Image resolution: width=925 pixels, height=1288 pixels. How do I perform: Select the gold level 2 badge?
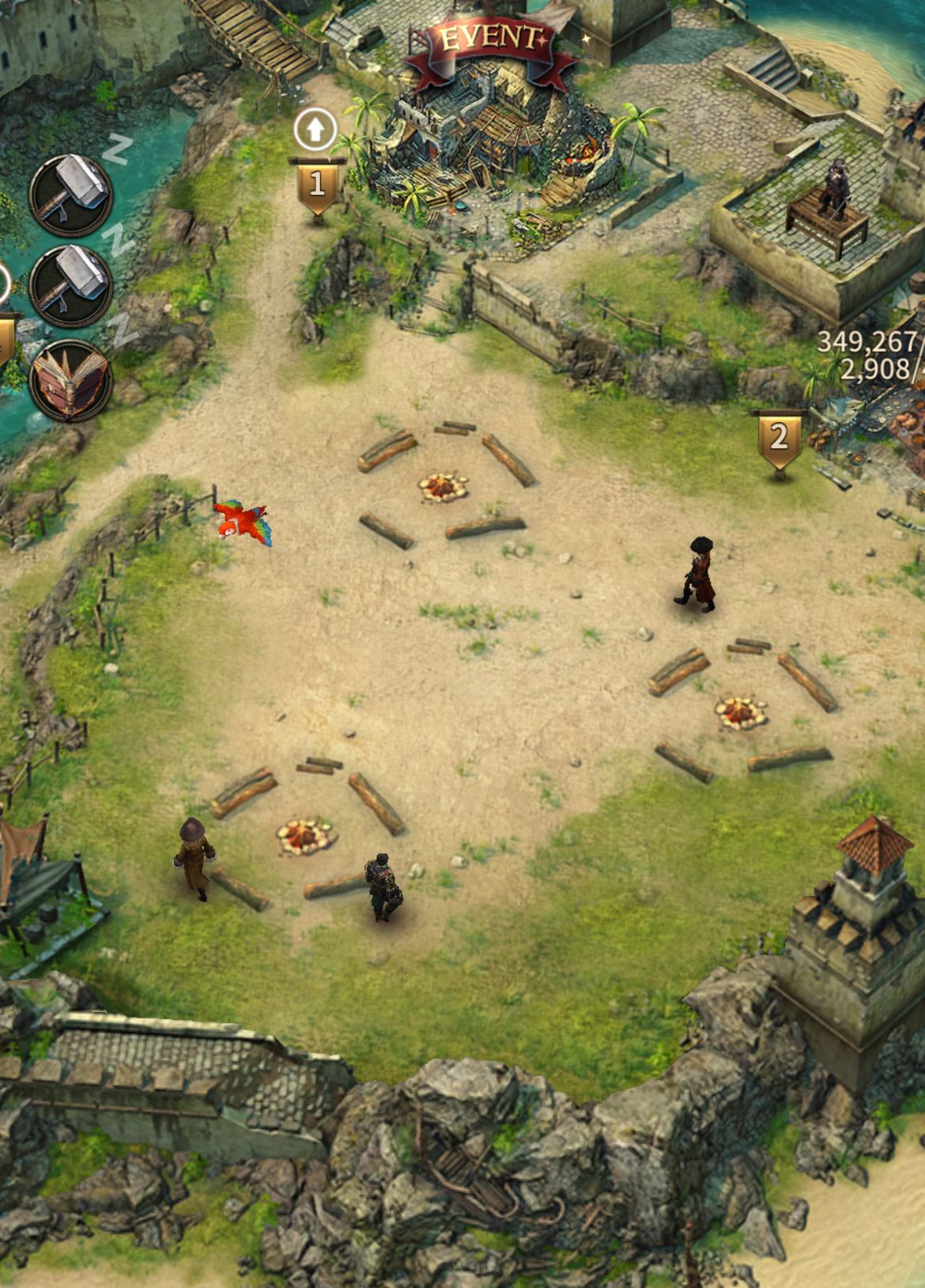pyautogui.click(x=780, y=438)
